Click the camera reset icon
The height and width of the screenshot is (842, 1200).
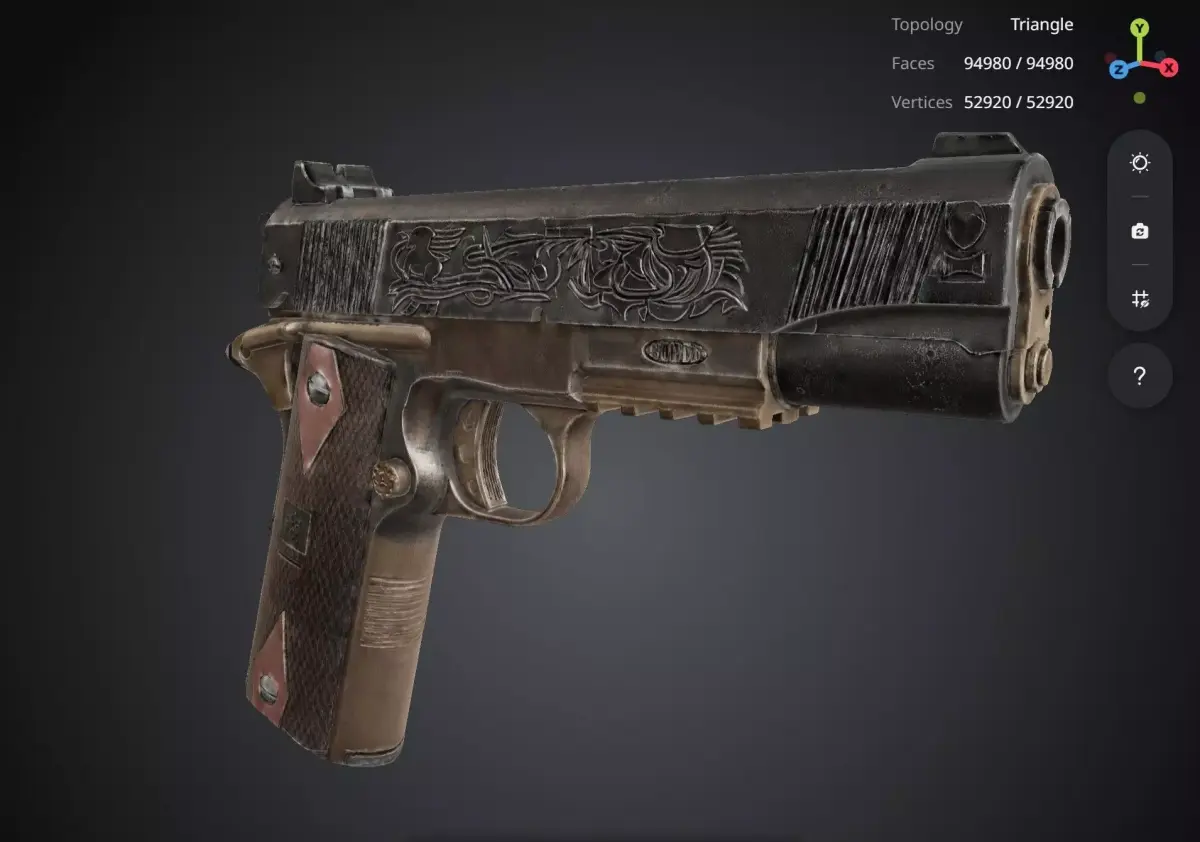[x=1140, y=231]
